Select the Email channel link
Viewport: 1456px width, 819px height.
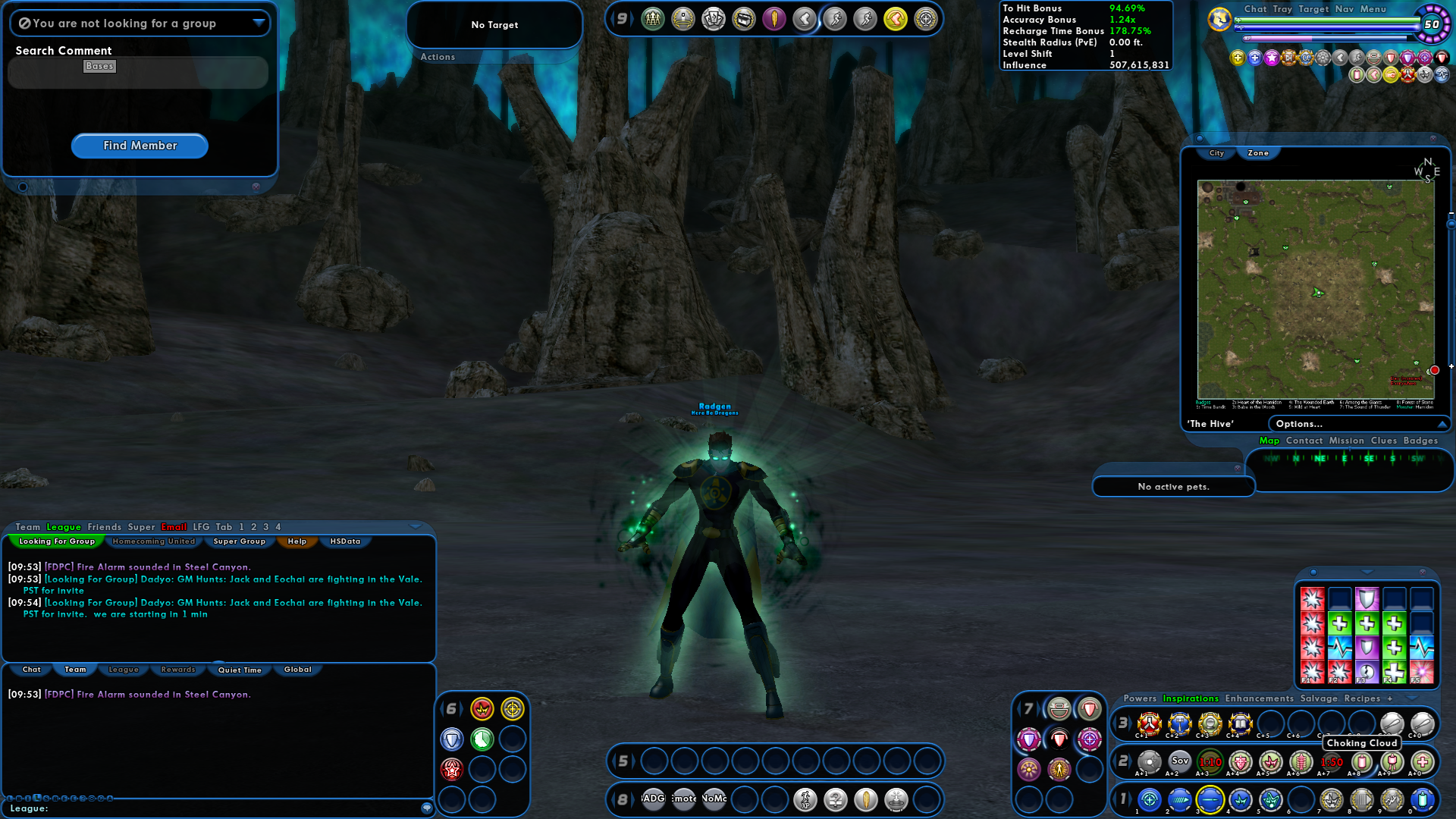[174, 527]
